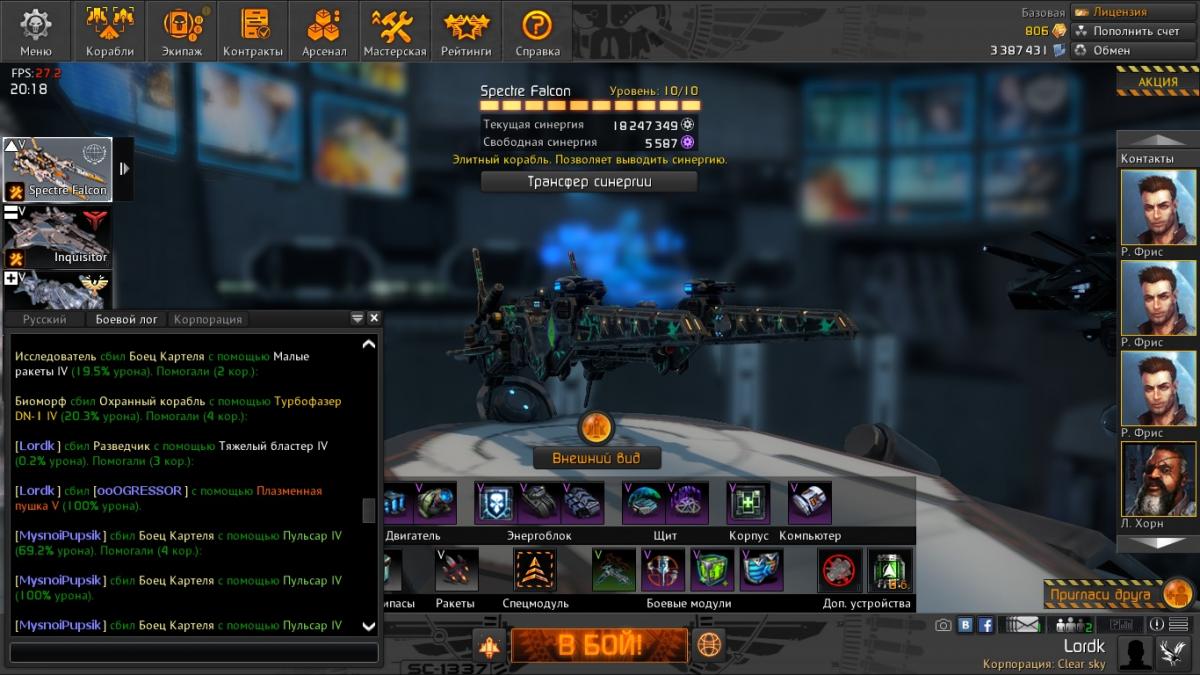Go to the Экипаж crew screen

pyautogui.click(x=181, y=31)
